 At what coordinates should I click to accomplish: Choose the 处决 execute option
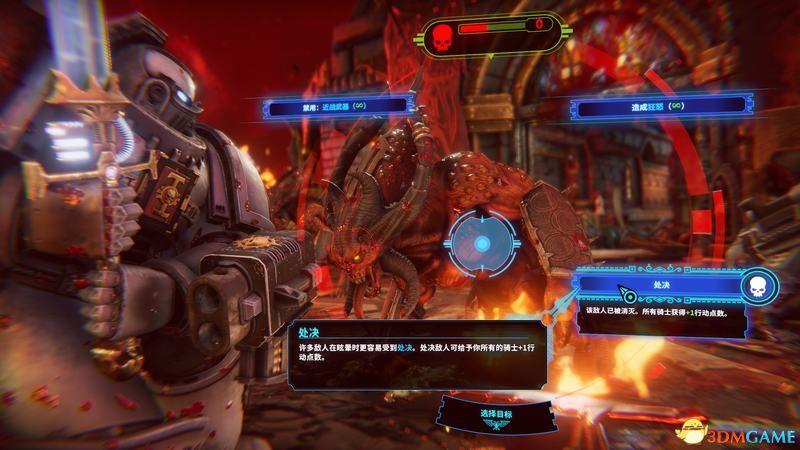tap(660, 287)
